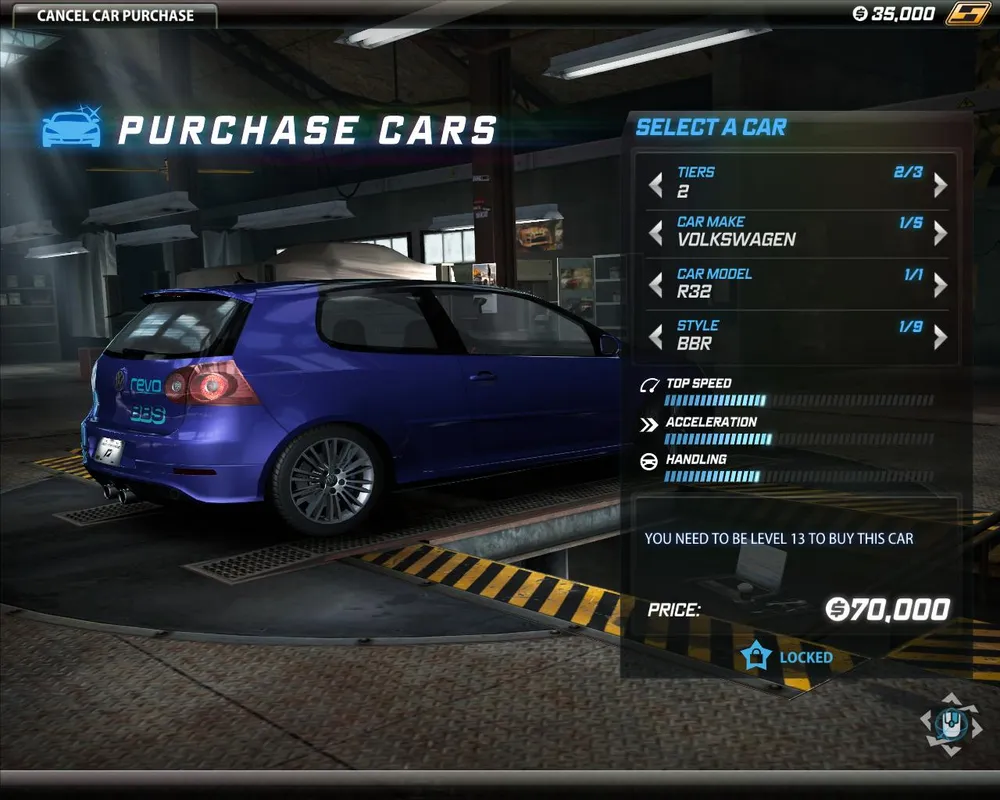Screen dimensions: 1000x800
Task: Switch to the next tier
Action: click(x=940, y=185)
